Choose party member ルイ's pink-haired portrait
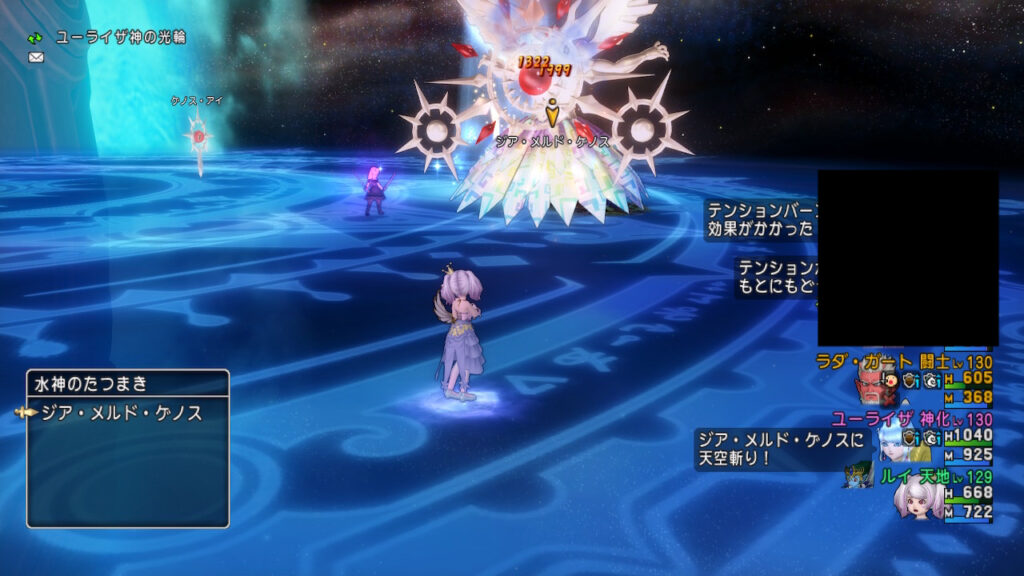The image size is (1024, 576). [918, 497]
